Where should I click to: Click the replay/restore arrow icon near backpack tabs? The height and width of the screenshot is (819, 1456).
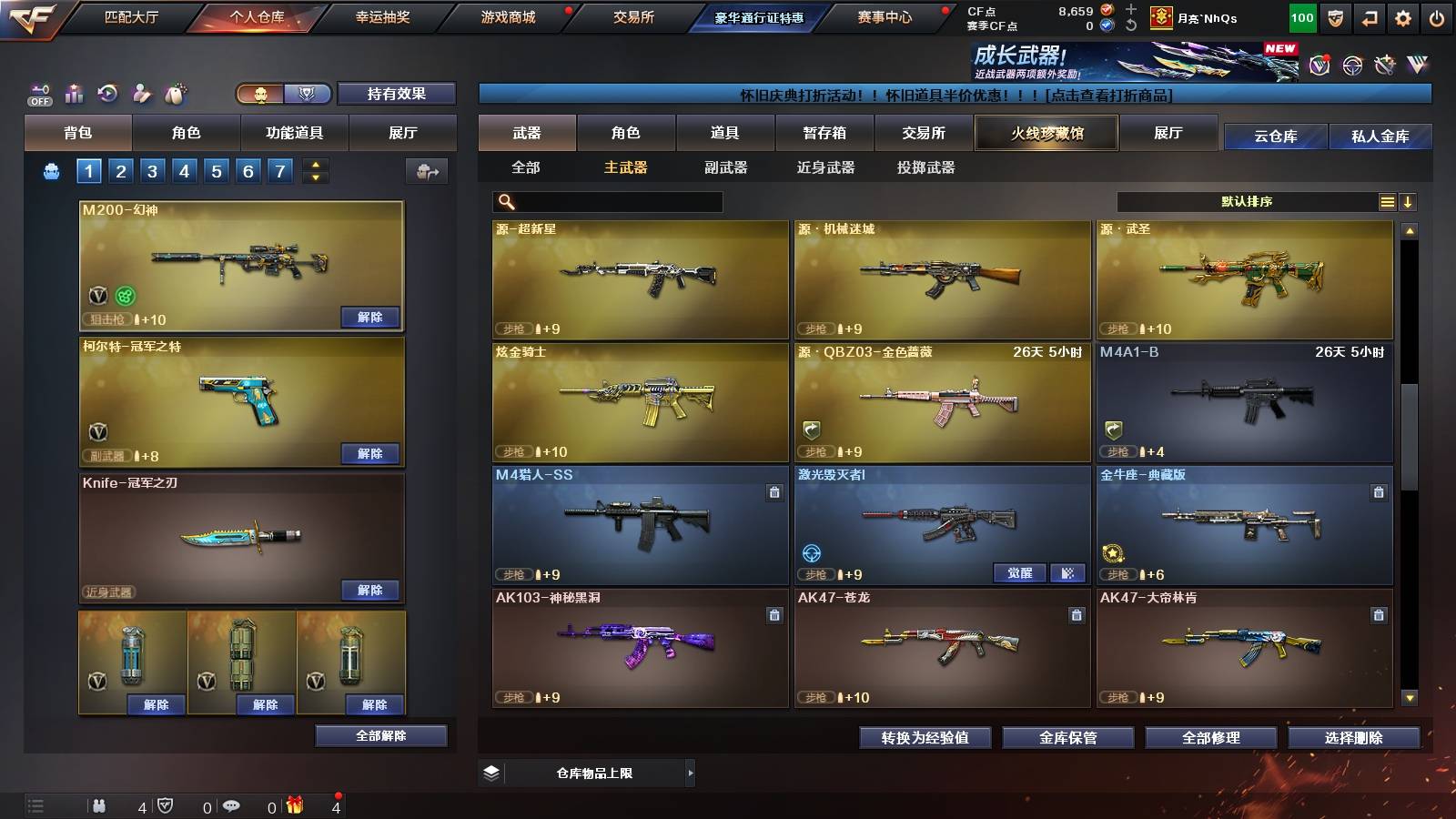[107, 94]
